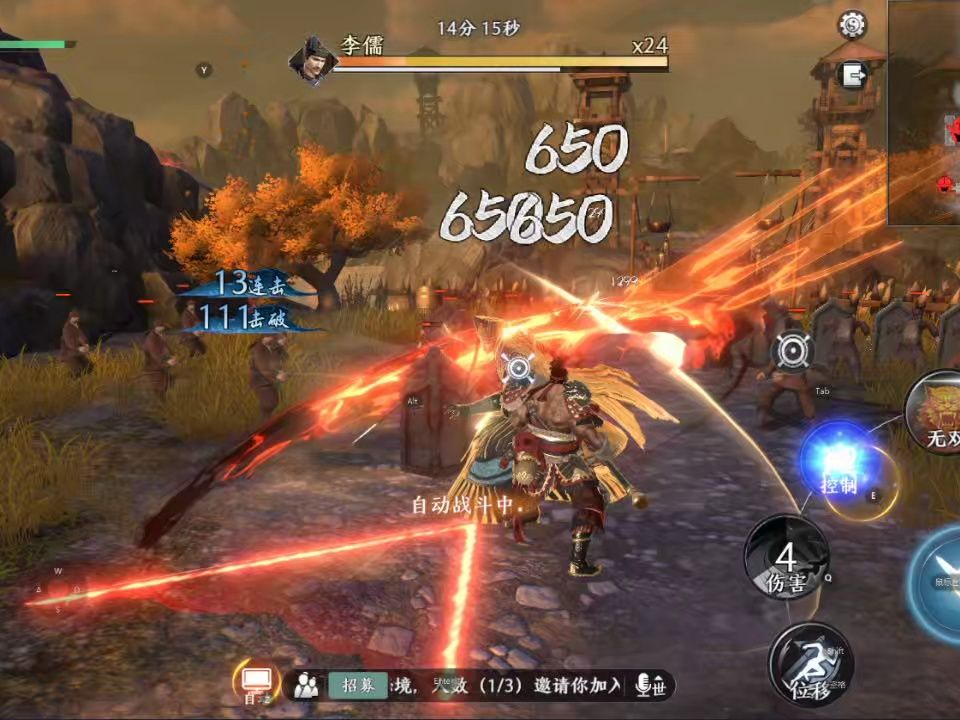Open the minimap panel
Viewport: 960px width, 720px height.
(924, 112)
